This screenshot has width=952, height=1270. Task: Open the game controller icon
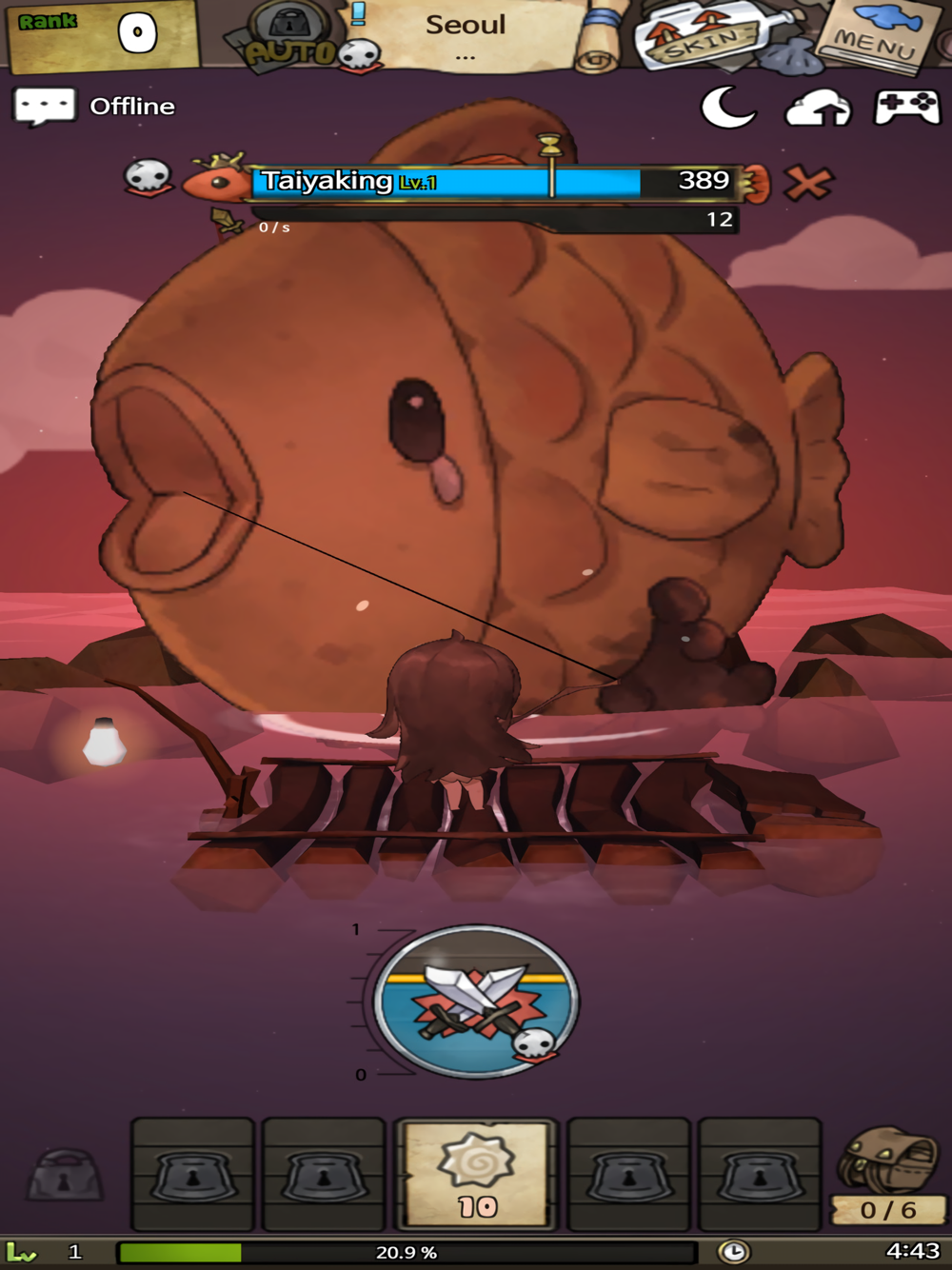905,107
